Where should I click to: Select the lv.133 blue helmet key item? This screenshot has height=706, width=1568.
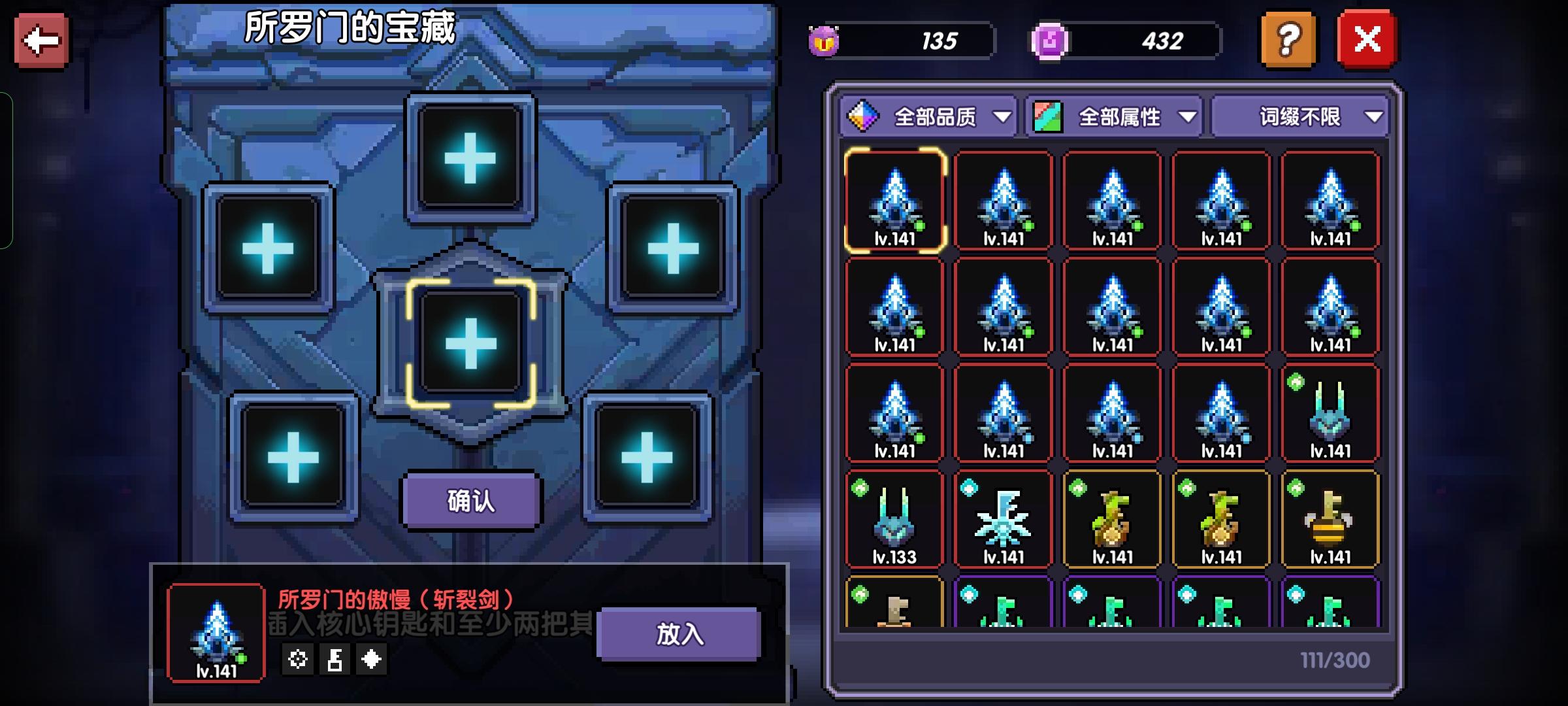893,520
